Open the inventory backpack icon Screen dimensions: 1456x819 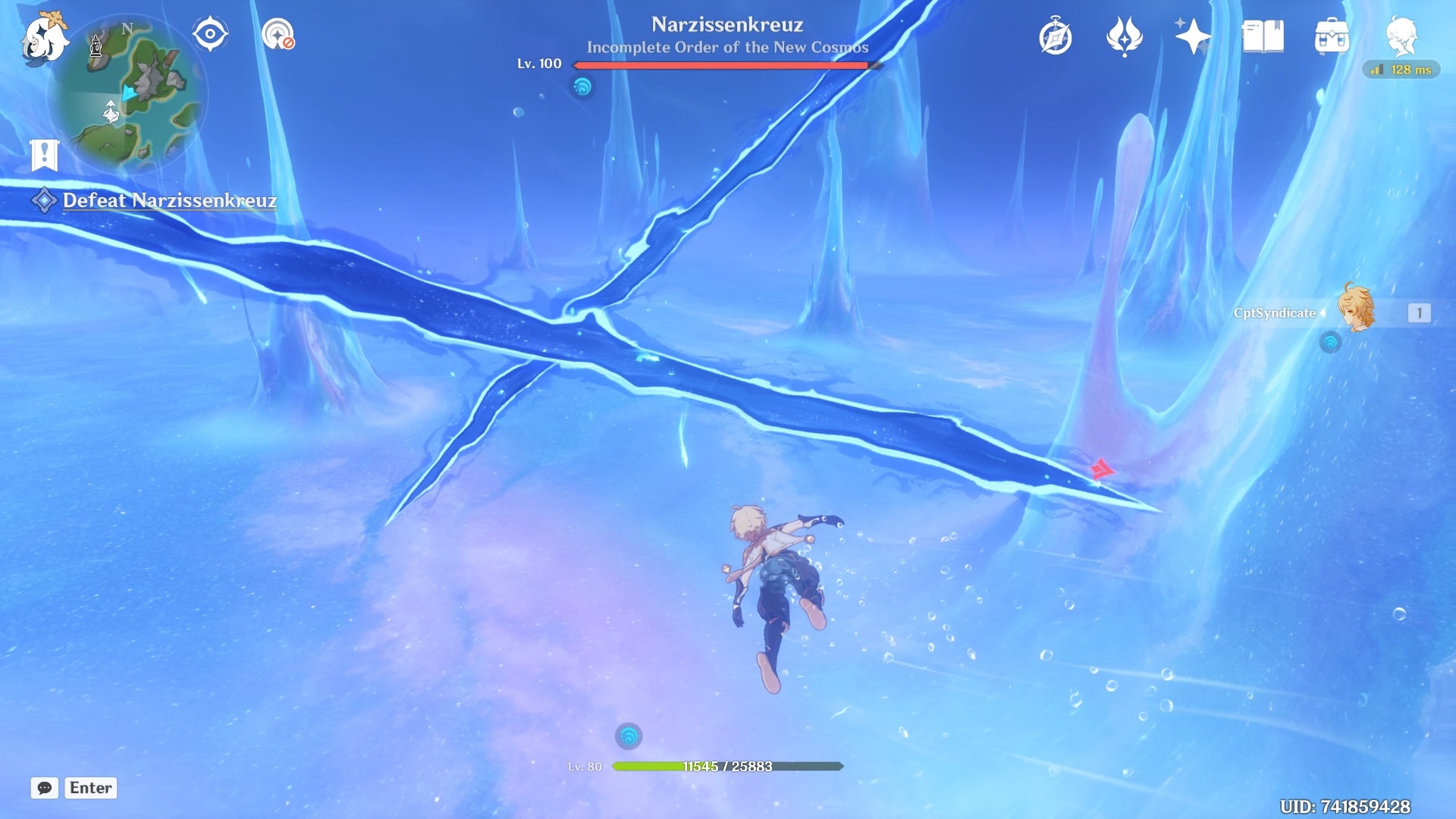tap(1332, 36)
